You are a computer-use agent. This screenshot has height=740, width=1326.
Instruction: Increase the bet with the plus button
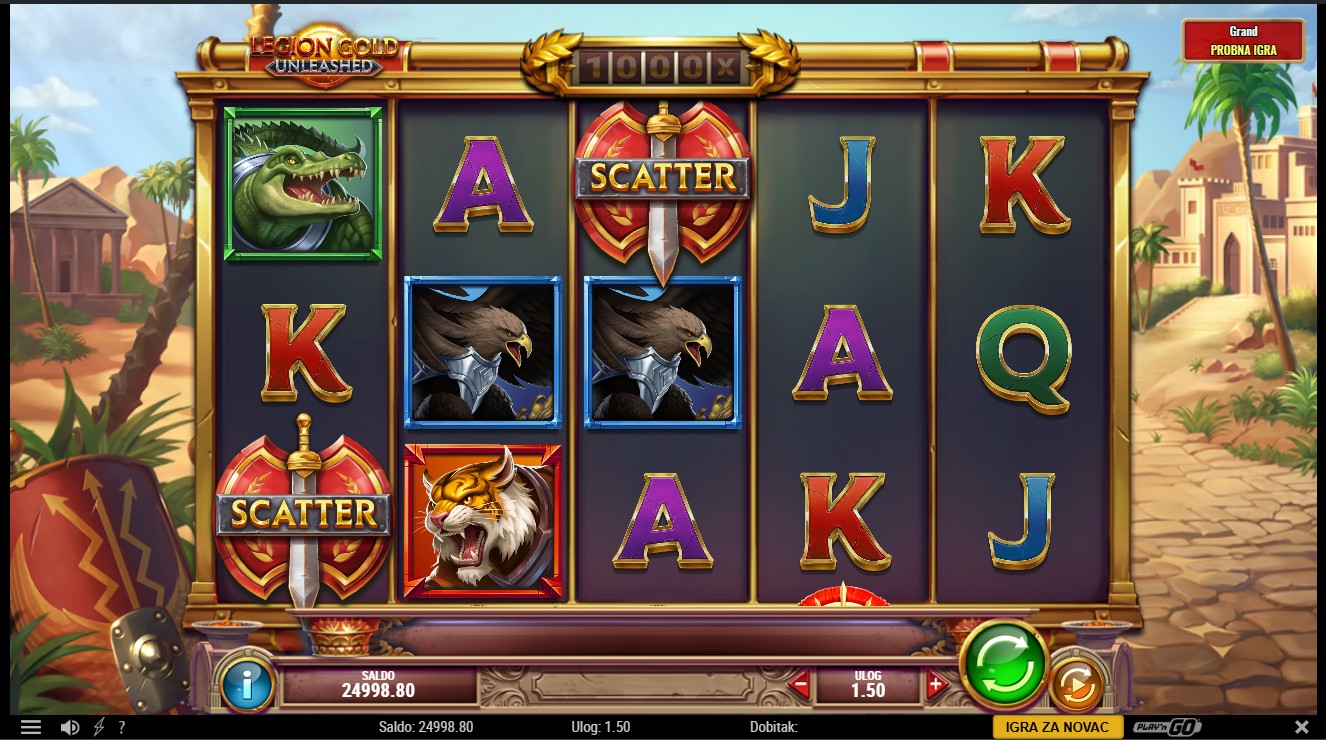point(936,686)
